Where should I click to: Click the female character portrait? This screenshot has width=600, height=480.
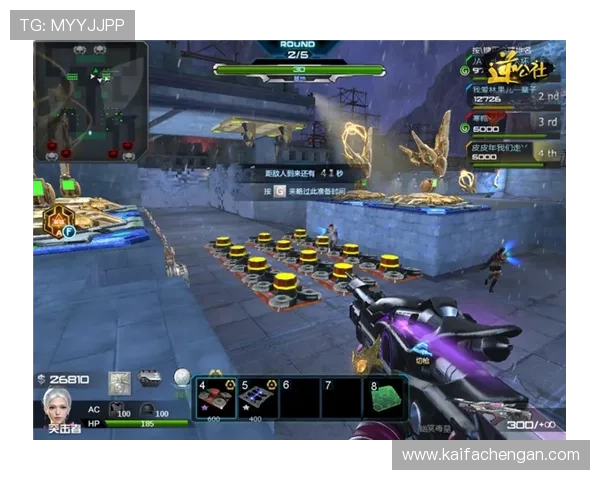coord(57,407)
